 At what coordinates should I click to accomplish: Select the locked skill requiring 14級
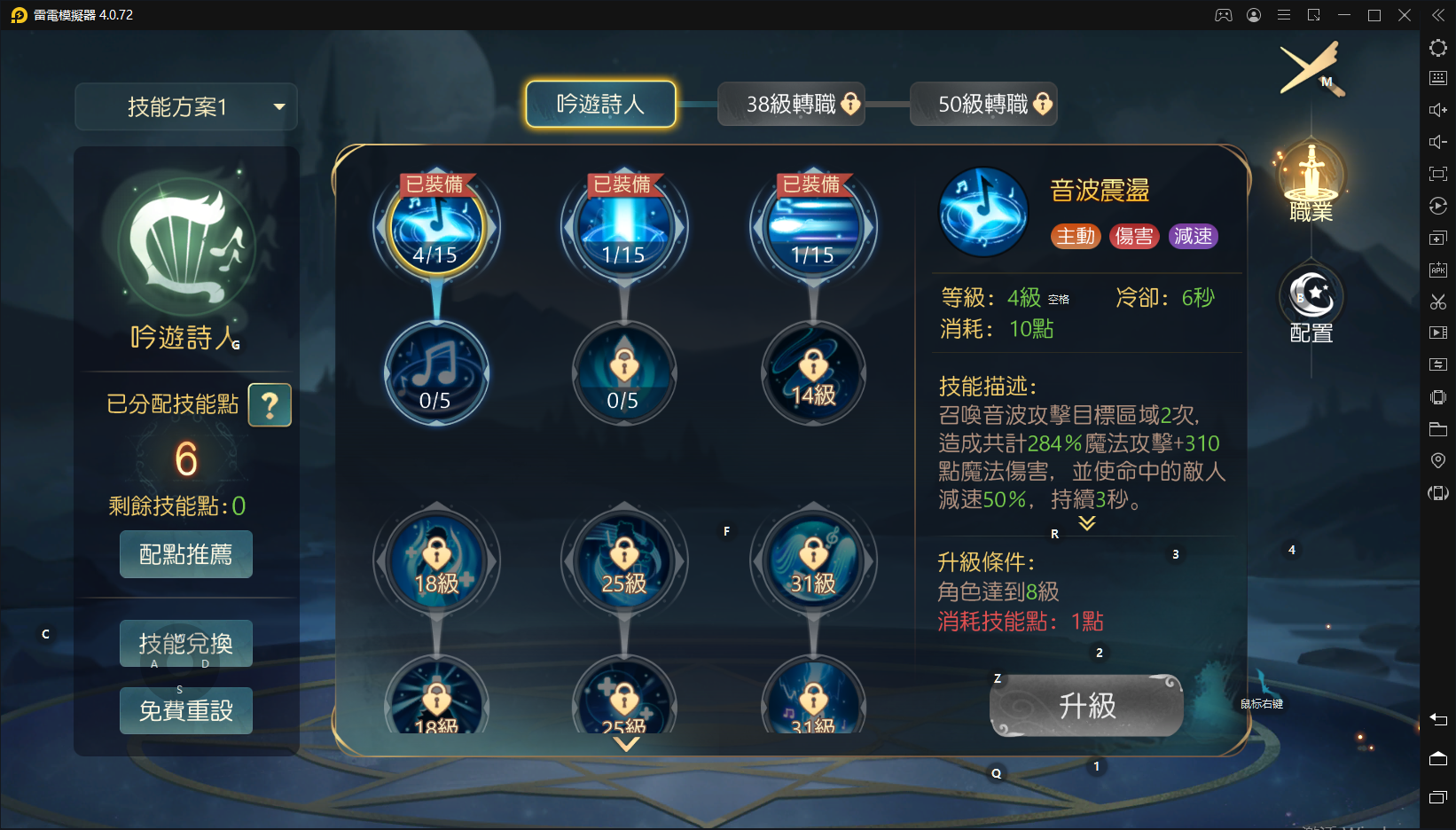(x=812, y=373)
